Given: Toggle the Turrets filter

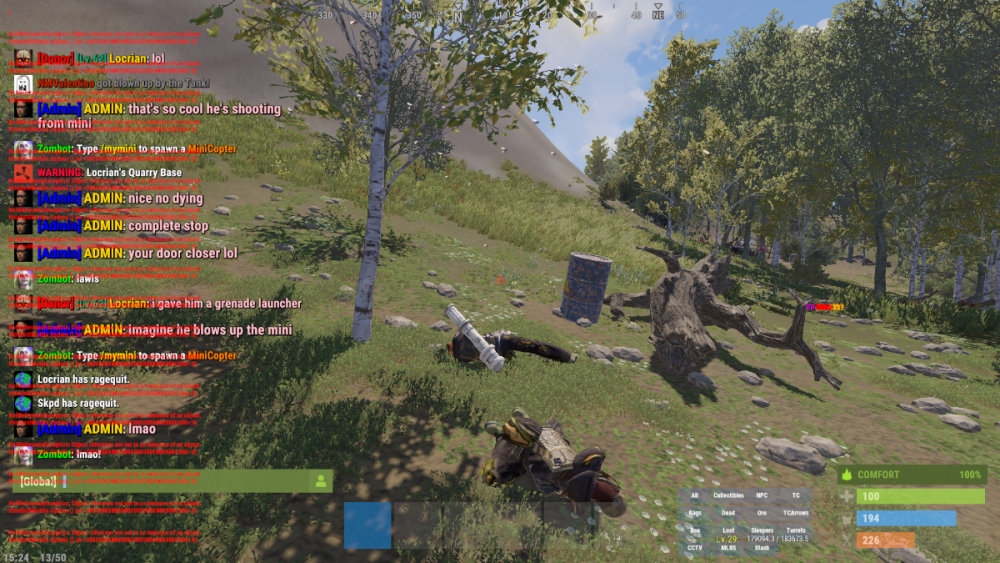Looking at the screenshot, I should (795, 529).
